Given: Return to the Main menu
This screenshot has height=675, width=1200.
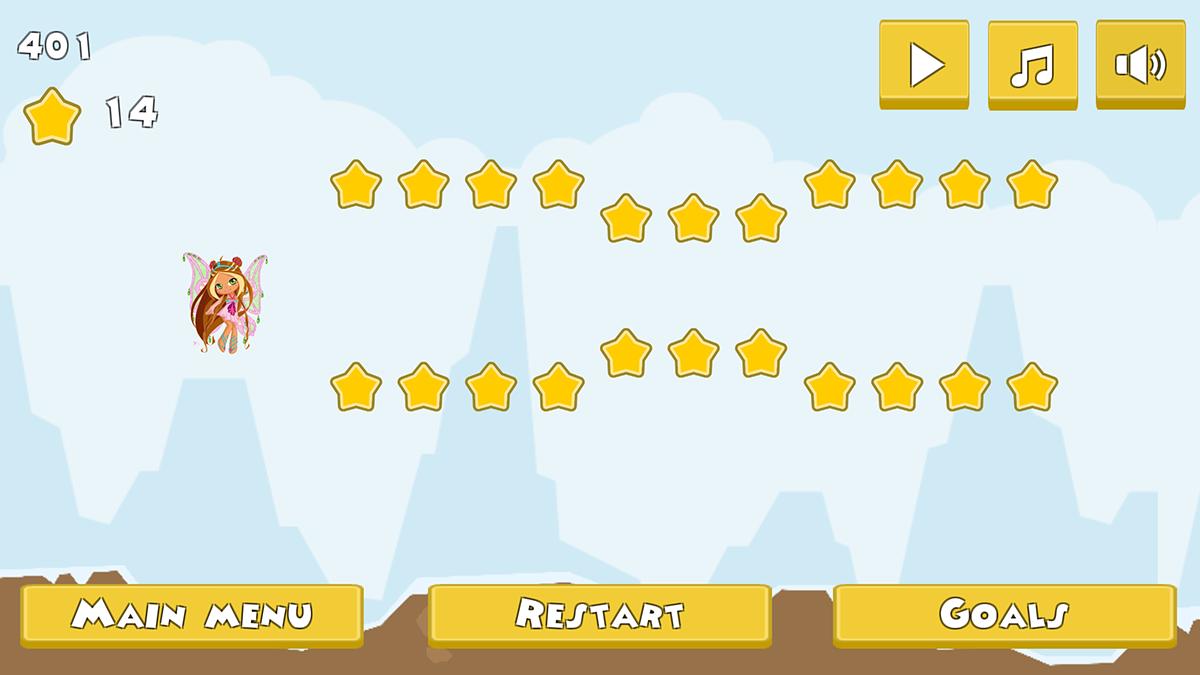Looking at the screenshot, I should 191,614.
